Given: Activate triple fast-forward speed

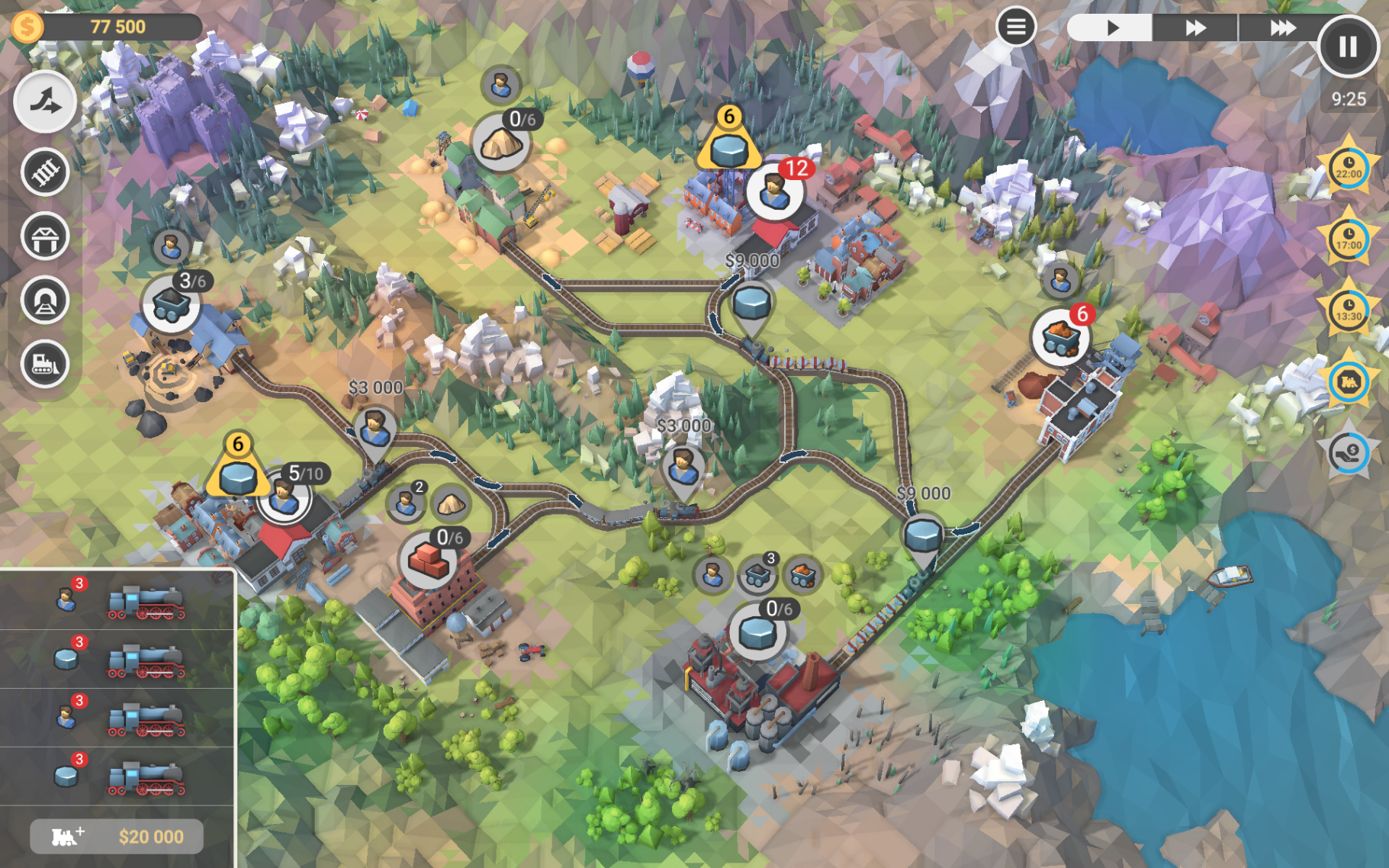Looking at the screenshot, I should [1281, 28].
